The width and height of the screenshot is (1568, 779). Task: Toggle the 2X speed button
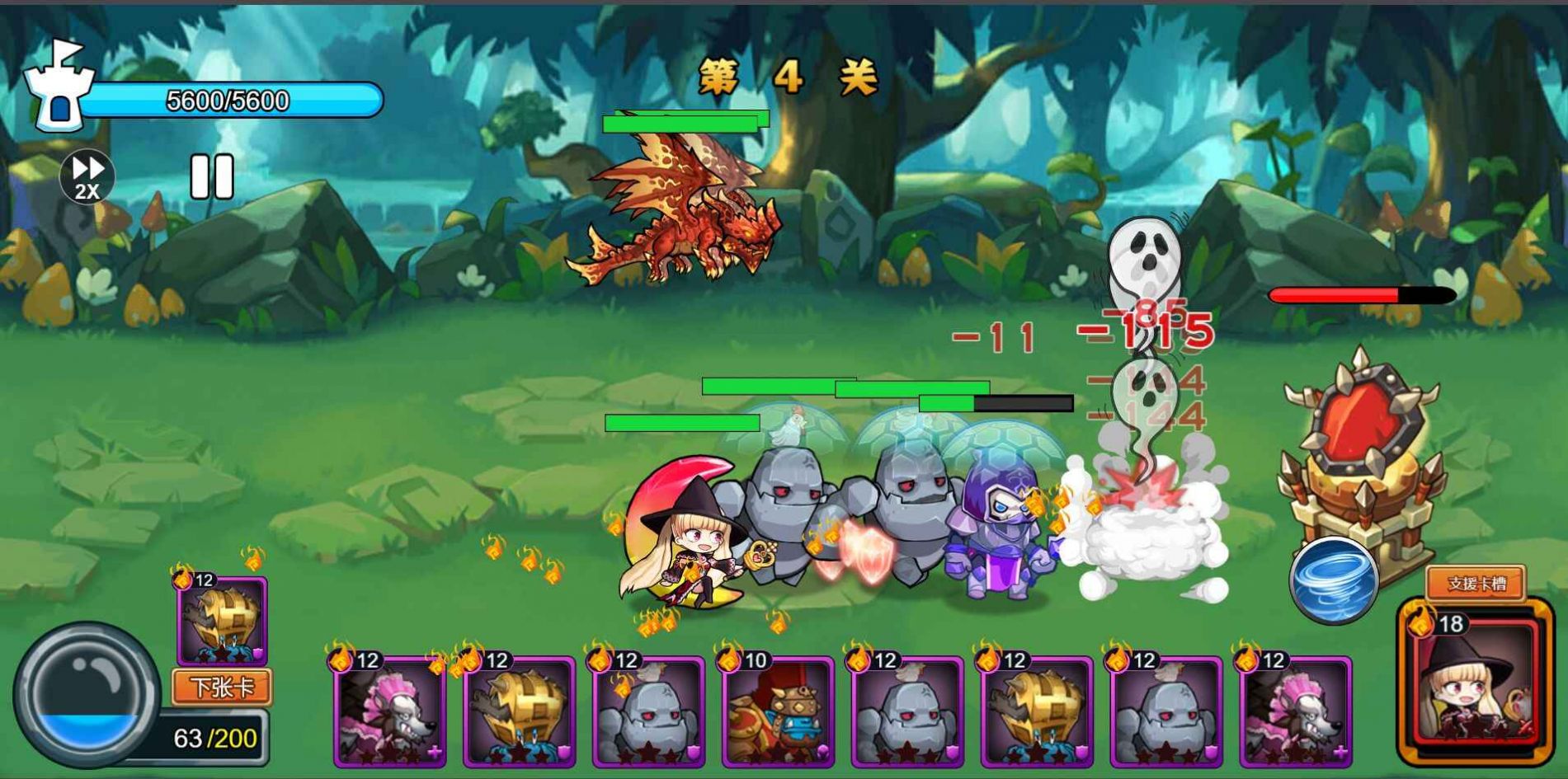coord(87,176)
